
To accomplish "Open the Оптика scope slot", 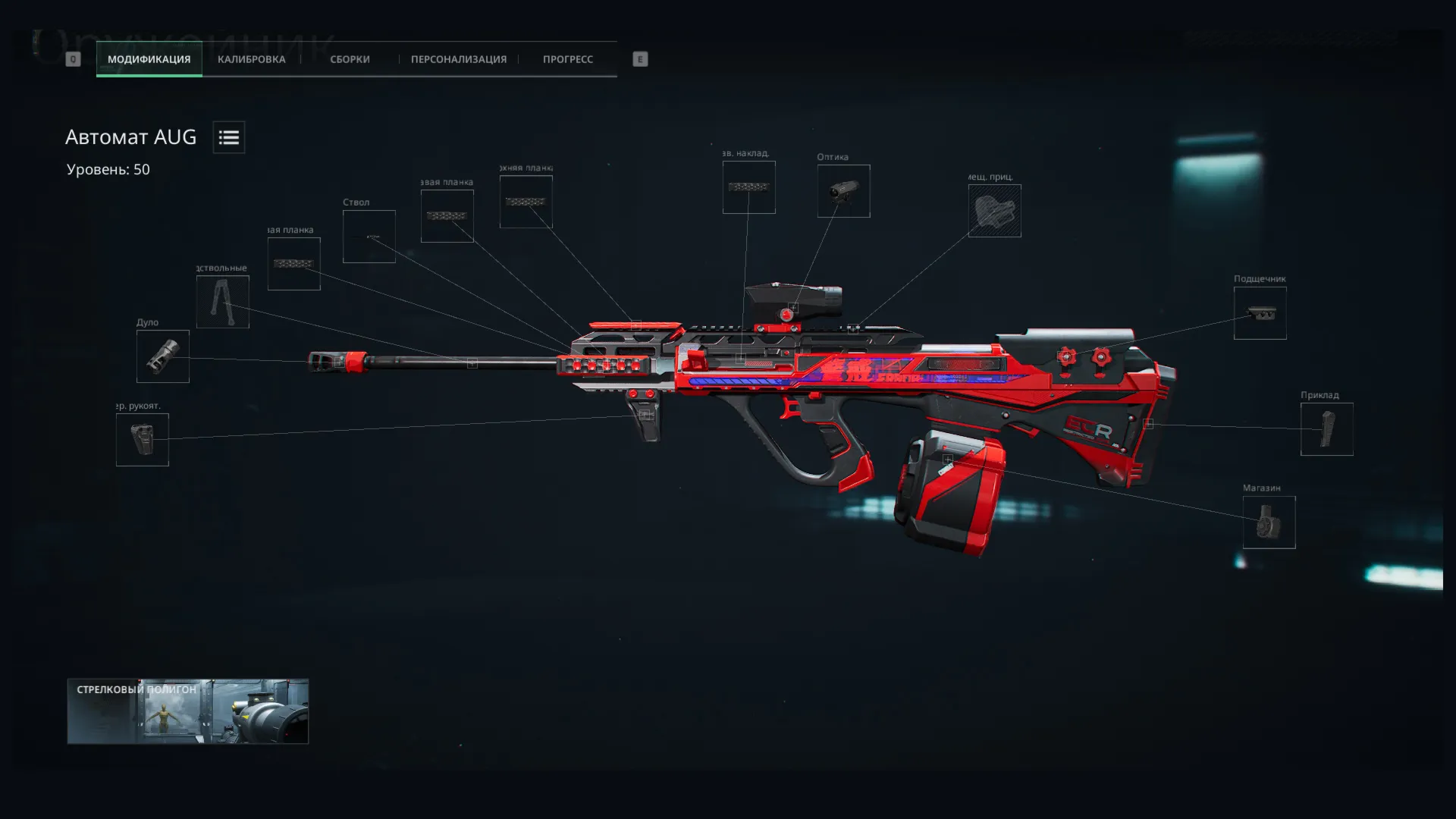I will click(x=843, y=191).
